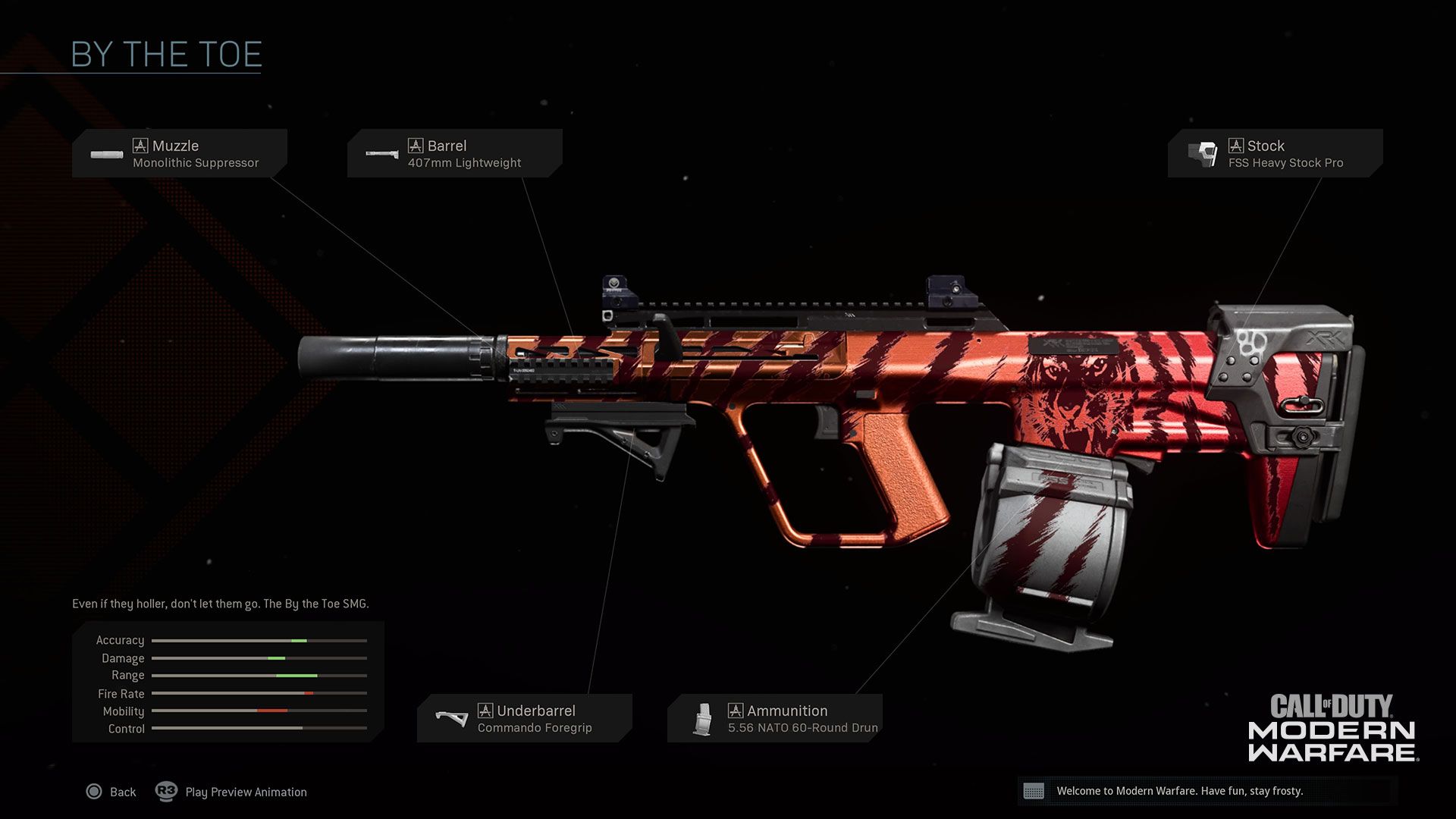Expand the Barrel attachment panel
The width and height of the screenshot is (1456, 819).
(455, 152)
